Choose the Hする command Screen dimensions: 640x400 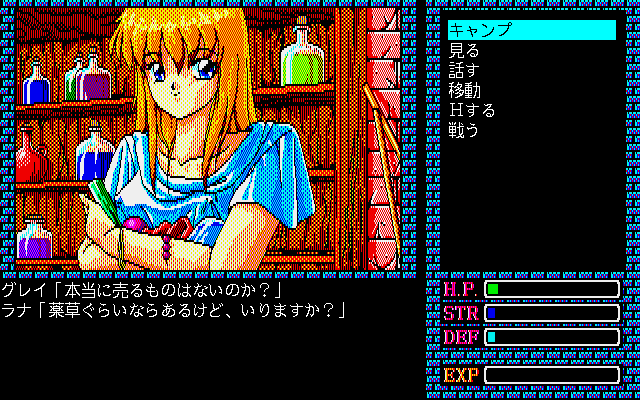pos(472,110)
